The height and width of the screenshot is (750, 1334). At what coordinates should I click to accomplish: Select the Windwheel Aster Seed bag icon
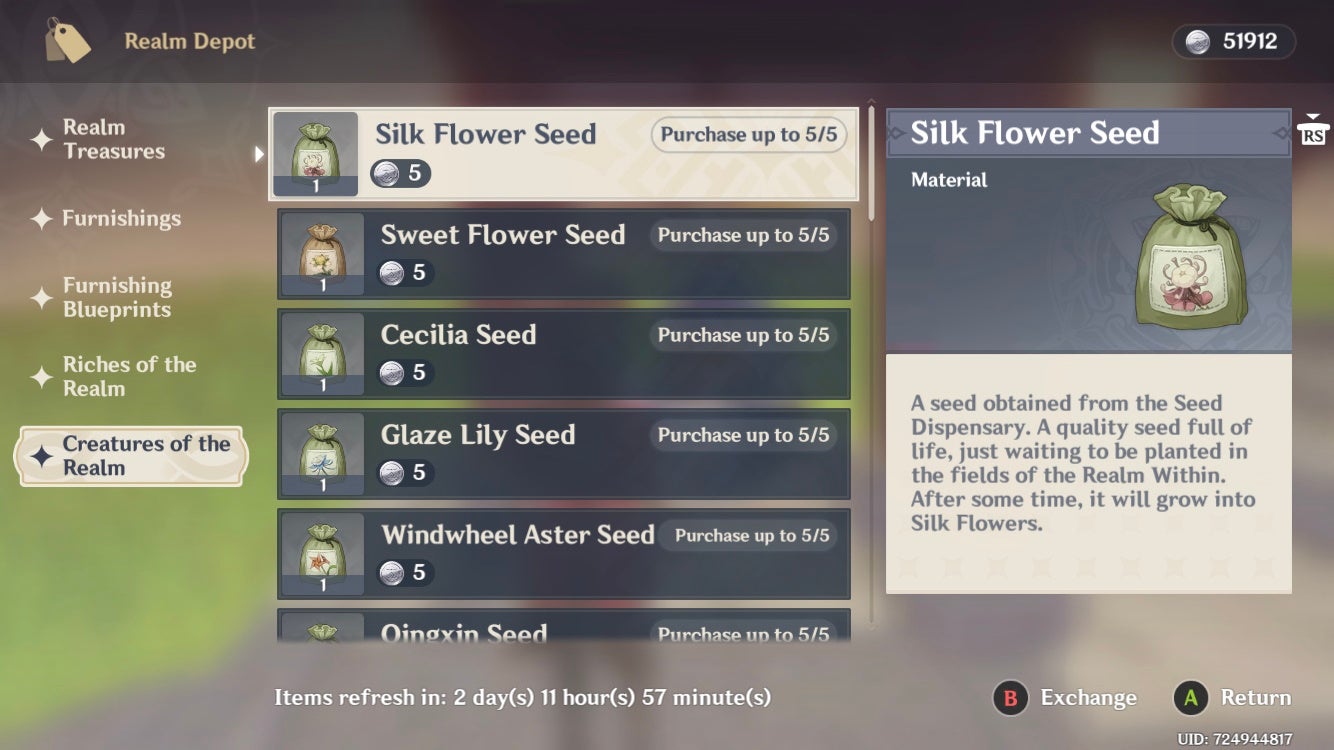pyautogui.click(x=322, y=553)
